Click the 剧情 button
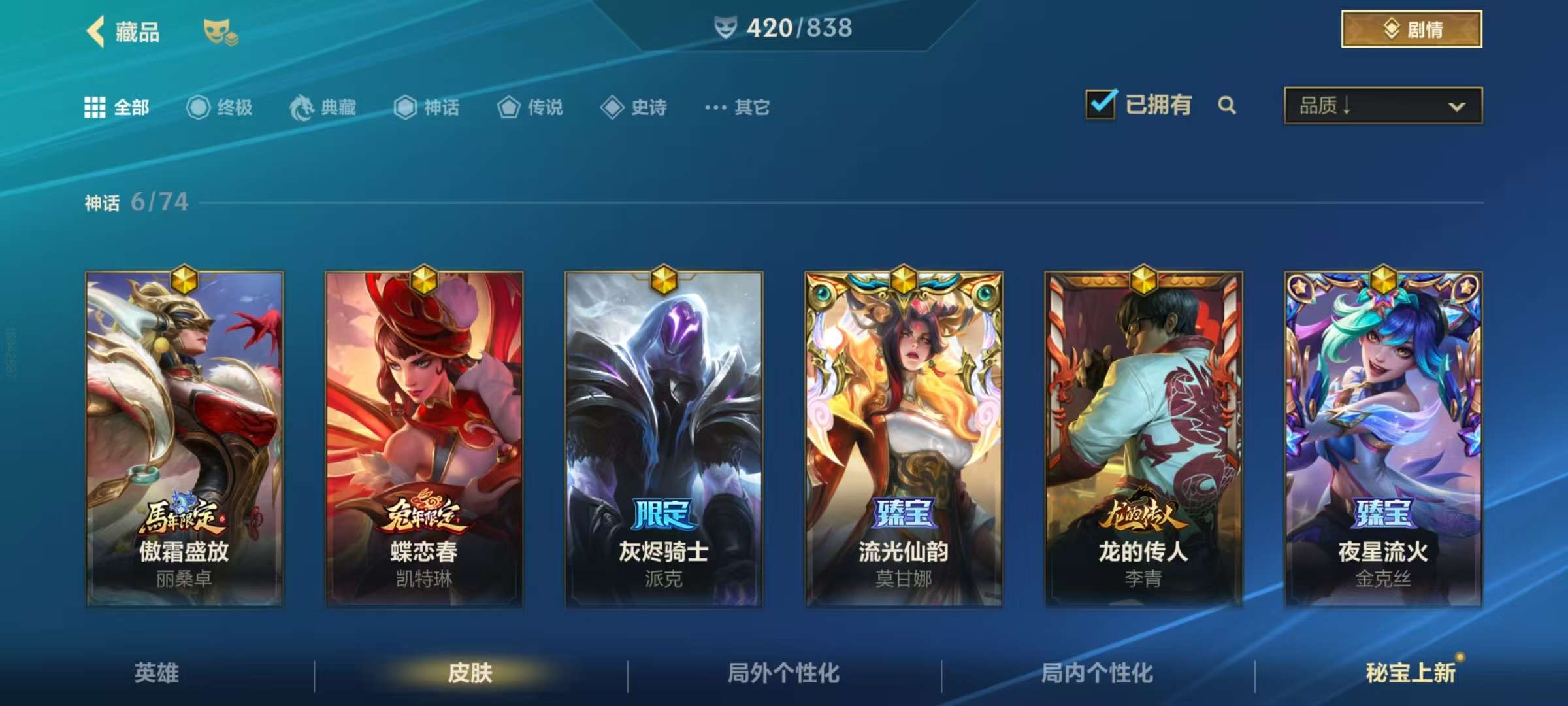Viewport: 1568px width, 706px height. 1411,28
